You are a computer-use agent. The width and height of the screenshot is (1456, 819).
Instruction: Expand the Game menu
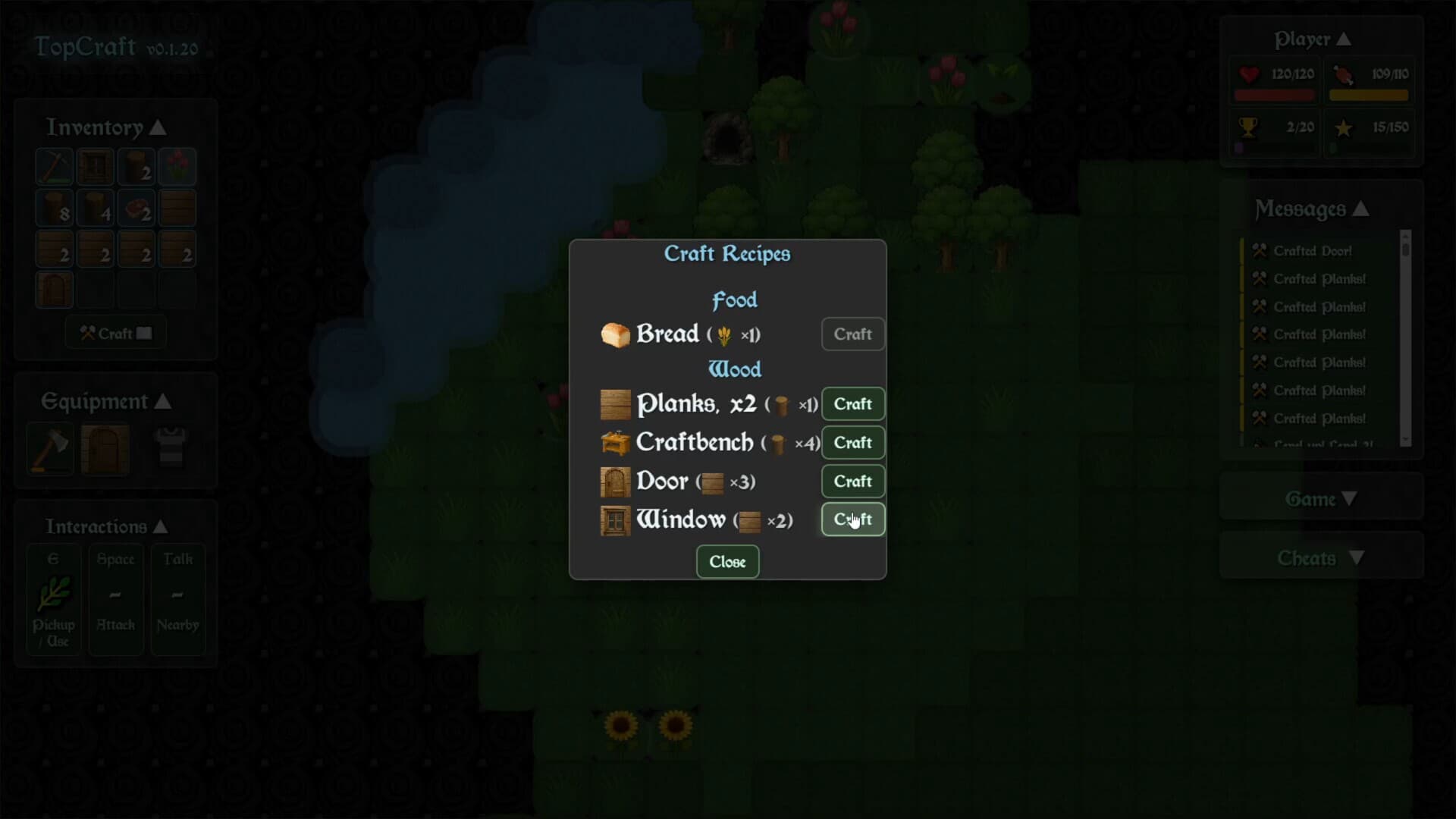pos(1320,499)
